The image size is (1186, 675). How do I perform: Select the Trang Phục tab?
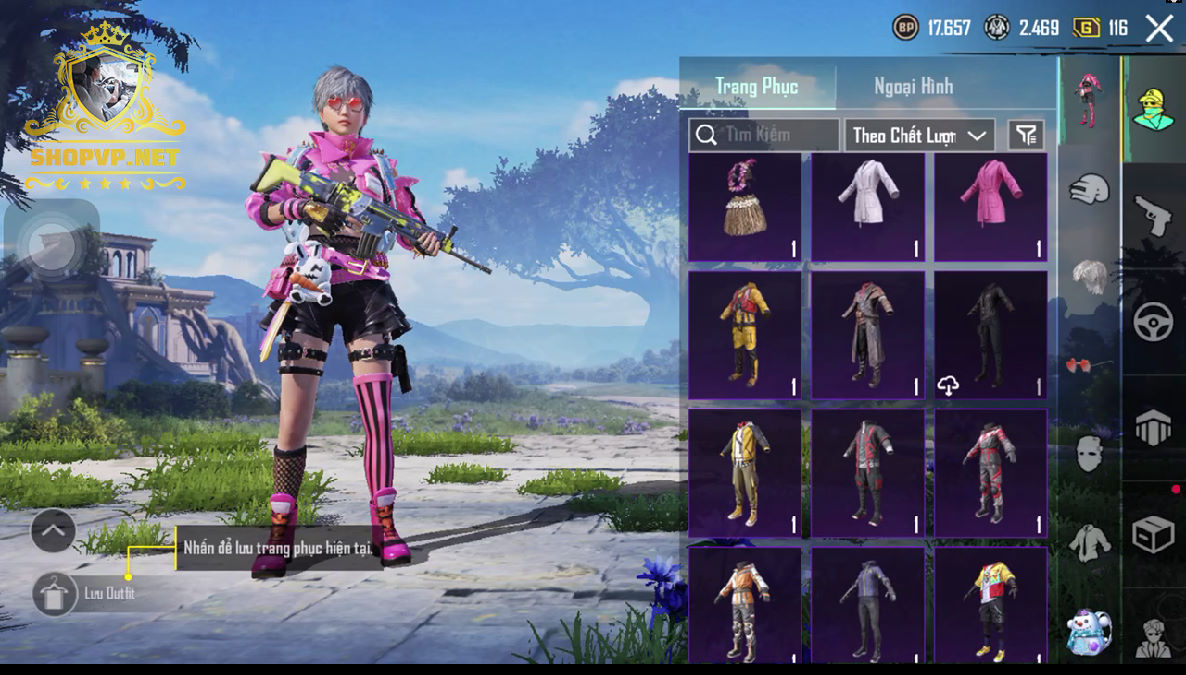pyautogui.click(x=757, y=86)
